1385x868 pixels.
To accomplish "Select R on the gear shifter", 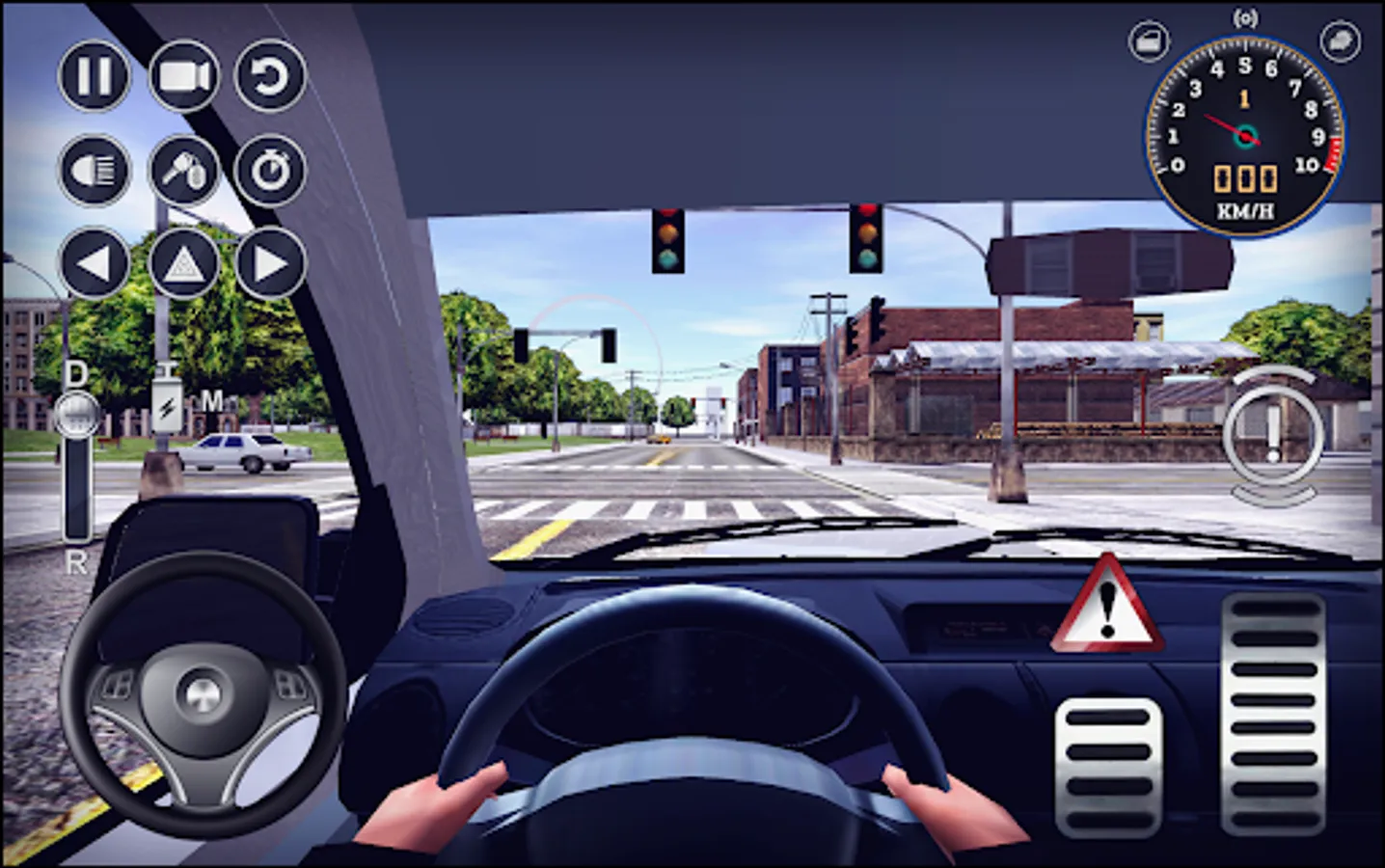I will (x=75, y=562).
